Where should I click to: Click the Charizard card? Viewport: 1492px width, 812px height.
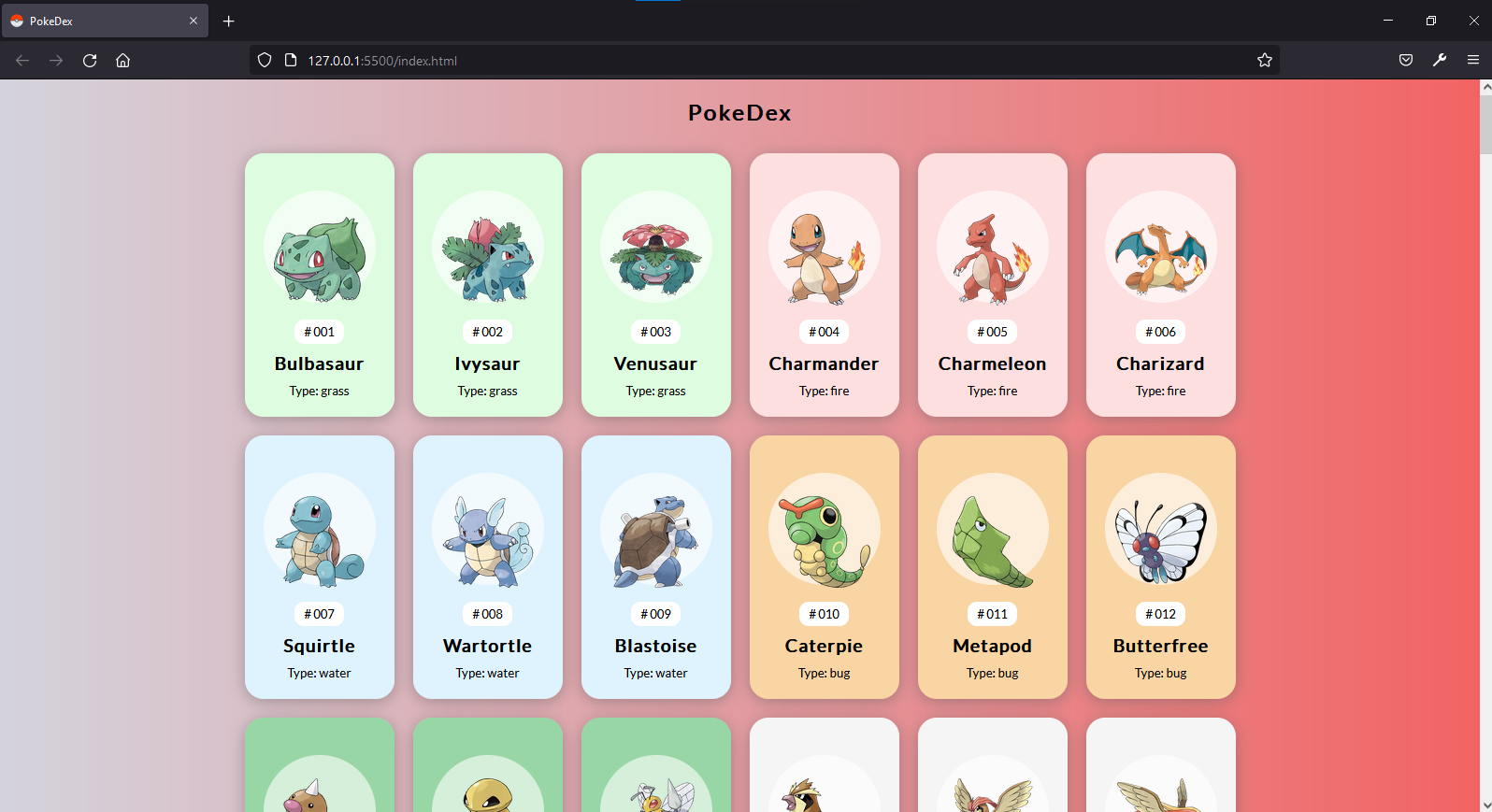tap(1160, 285)
